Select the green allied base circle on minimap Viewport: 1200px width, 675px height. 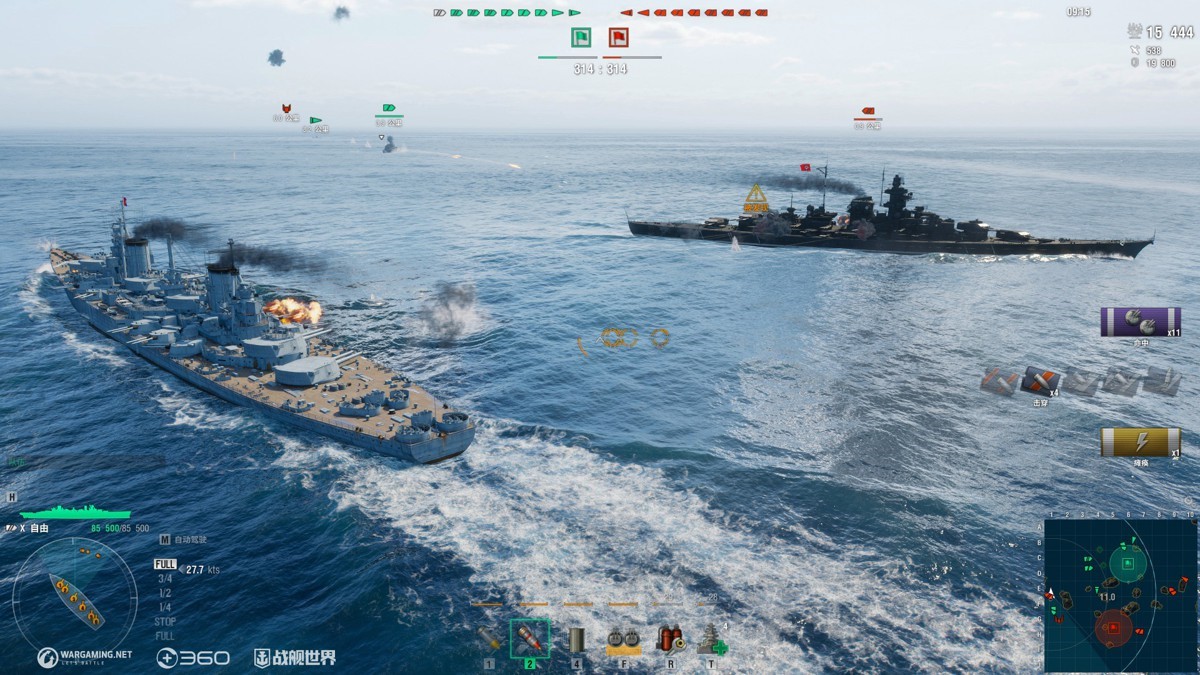coord(1128,564)
